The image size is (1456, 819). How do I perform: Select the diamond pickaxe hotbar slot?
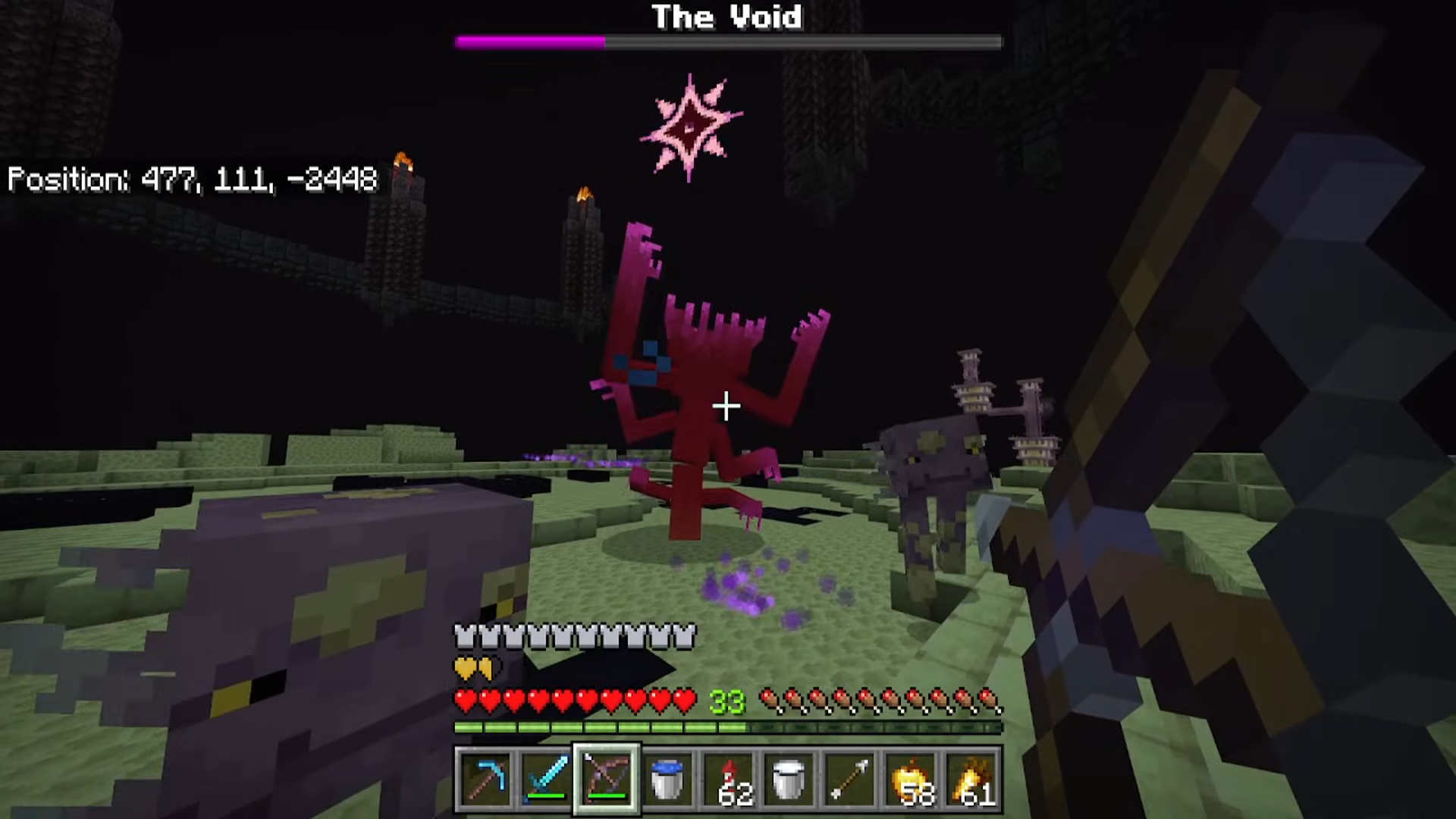coord(485,779)
